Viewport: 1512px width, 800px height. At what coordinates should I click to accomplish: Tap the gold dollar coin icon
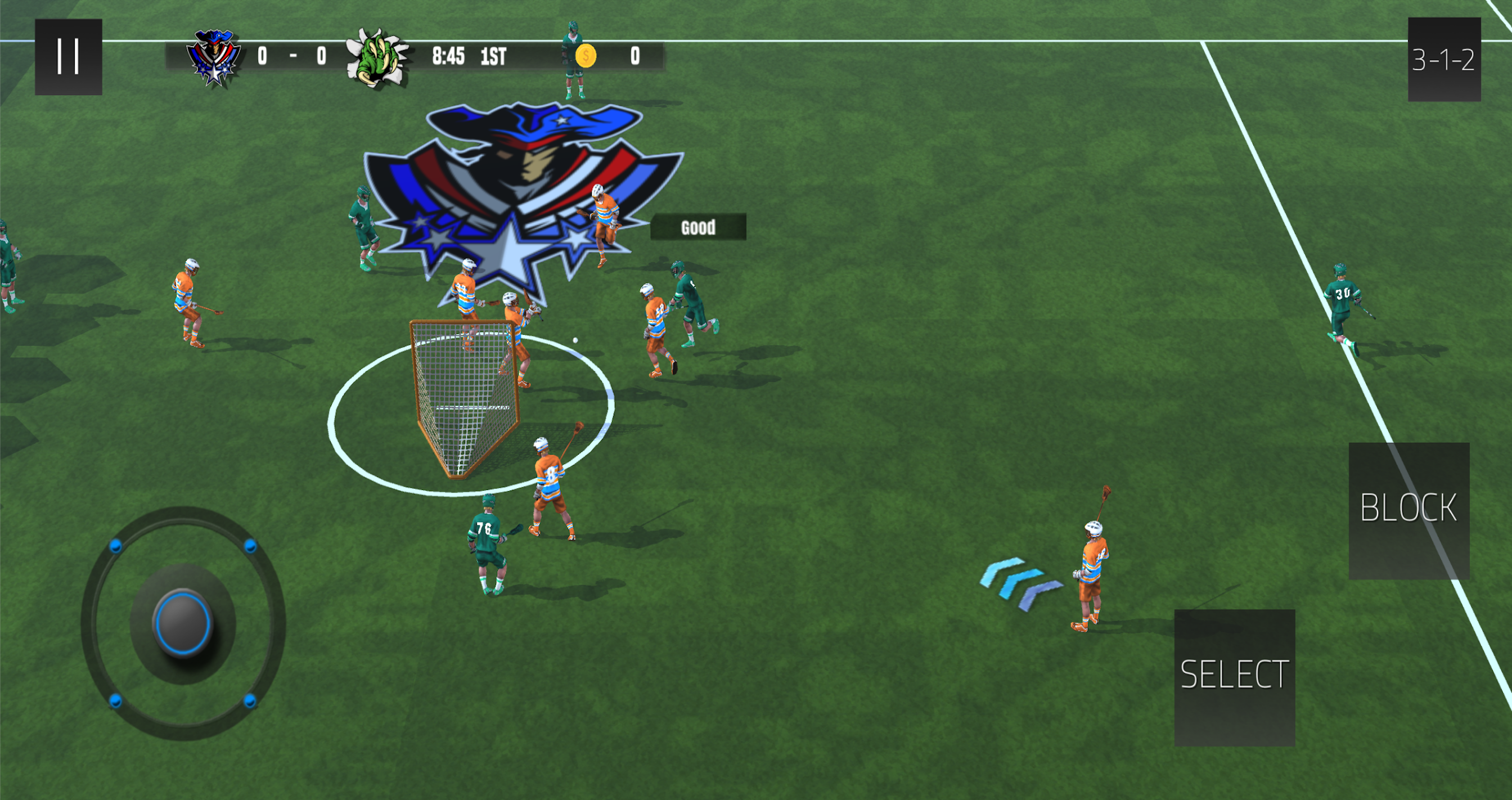586,57
